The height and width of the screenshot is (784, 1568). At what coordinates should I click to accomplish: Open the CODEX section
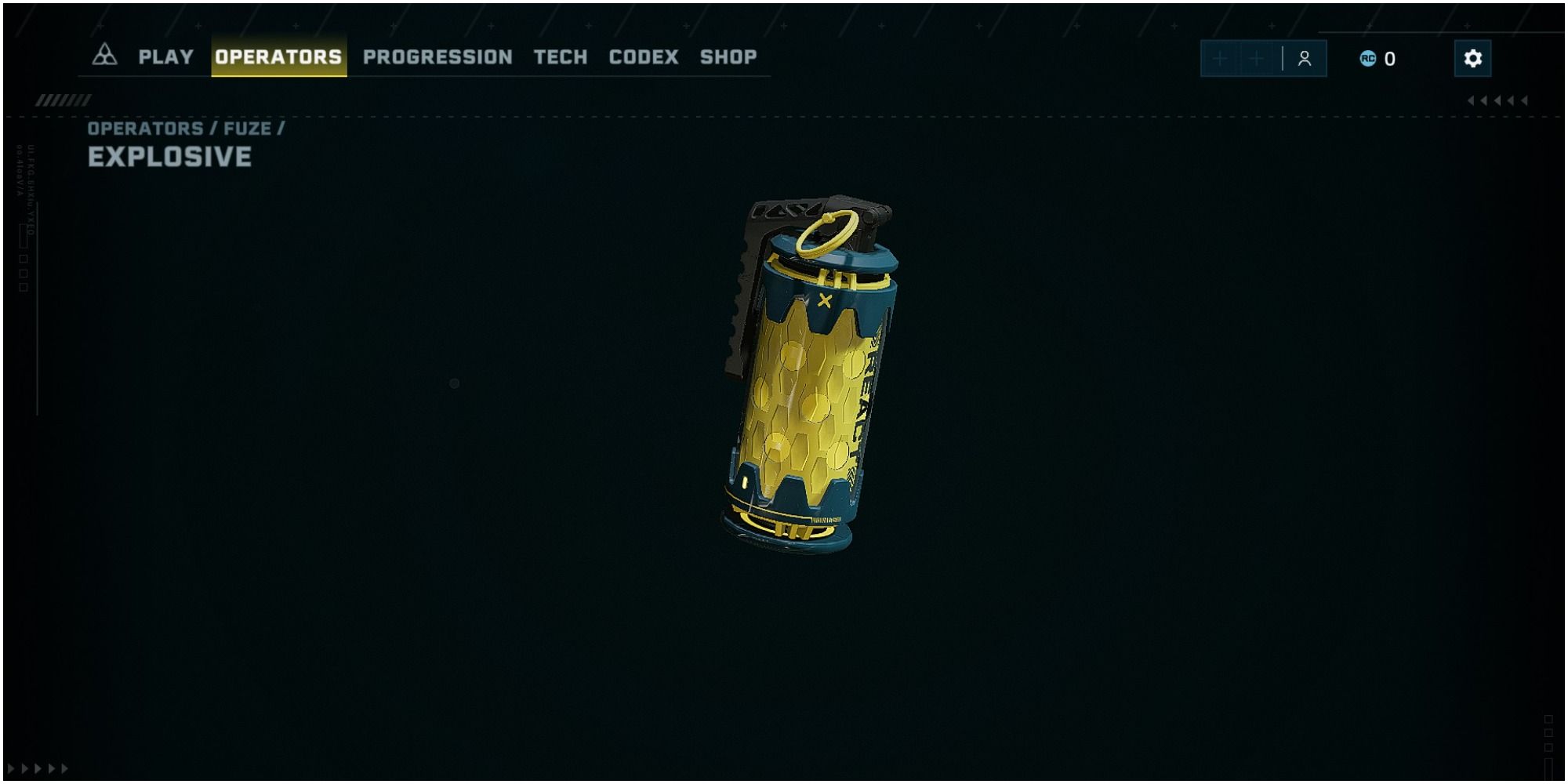coord(643,56)
